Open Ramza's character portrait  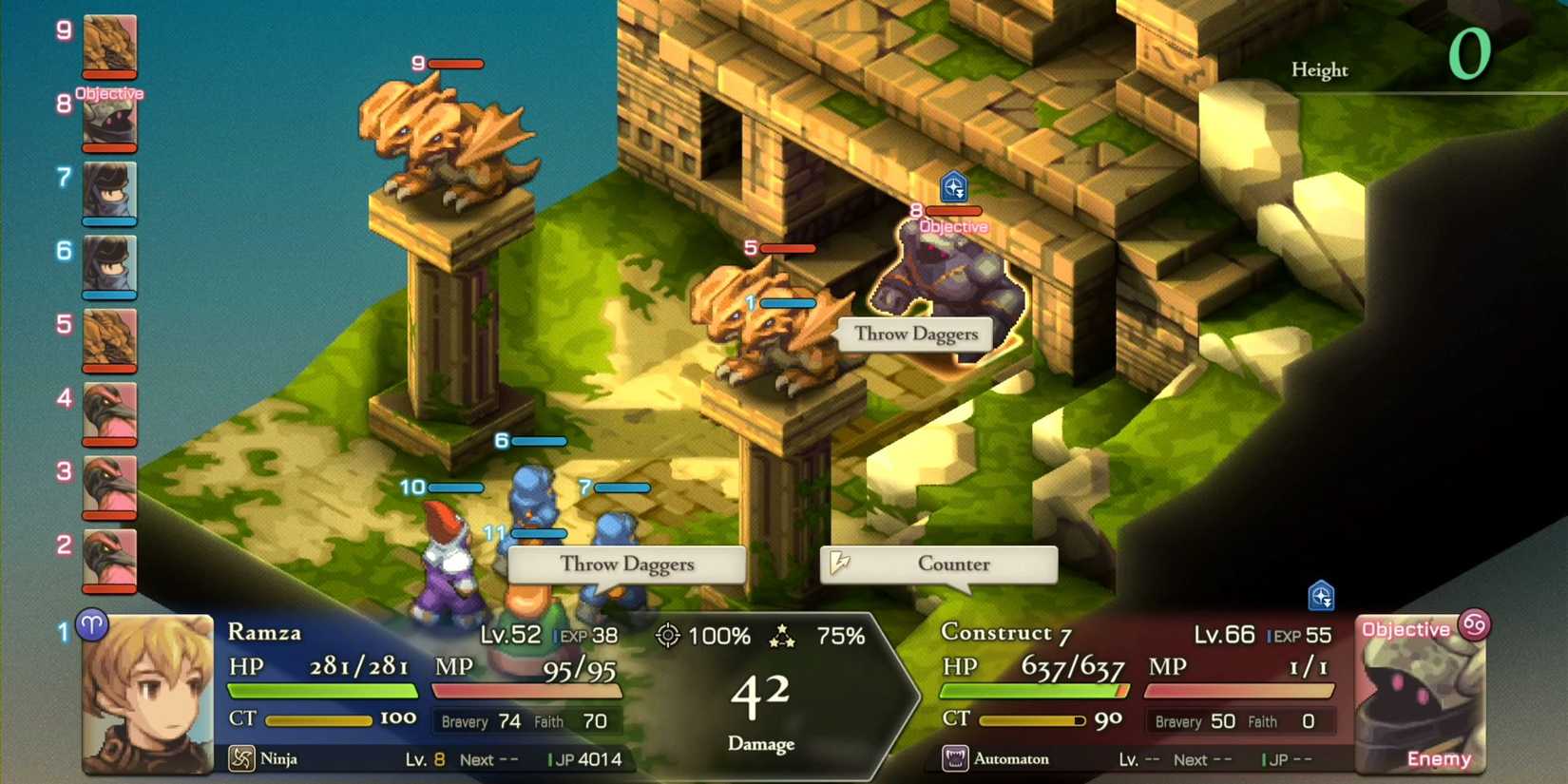pos(146,696)
